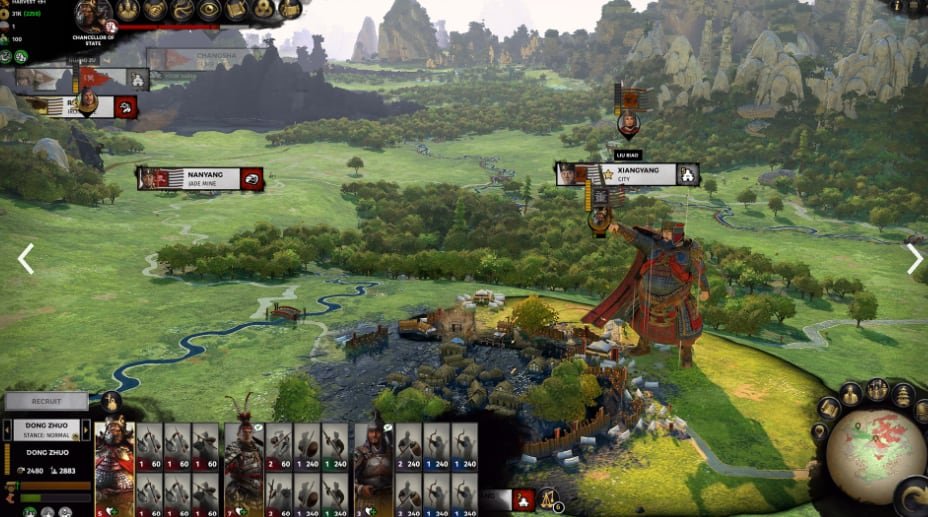The image size is (928, 517).
Task: Click the end turn button beside minimap
Action: 912,497
